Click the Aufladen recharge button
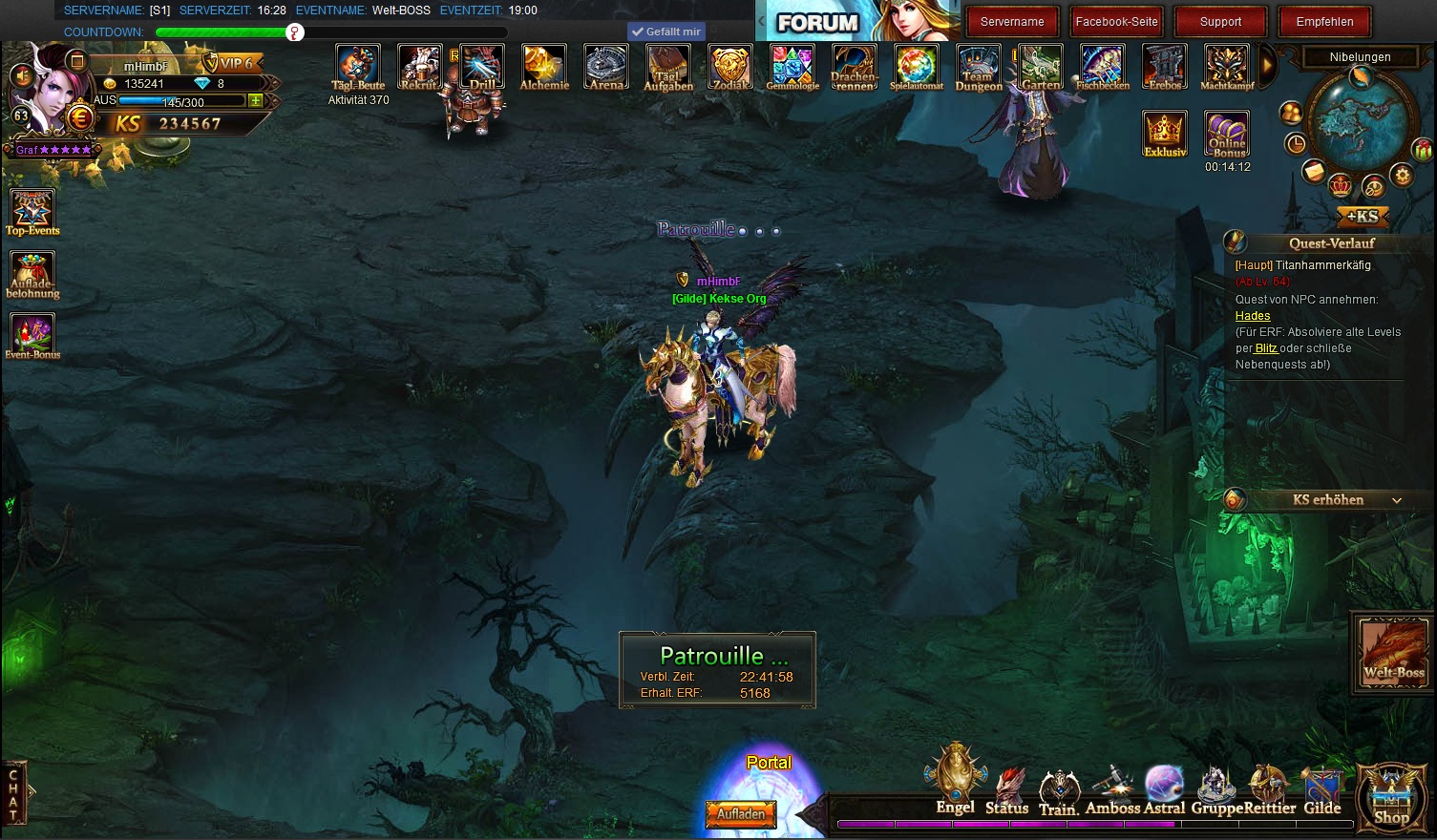Image resolution: width=1437 pixels, height=840 pixels. (741, 814)
